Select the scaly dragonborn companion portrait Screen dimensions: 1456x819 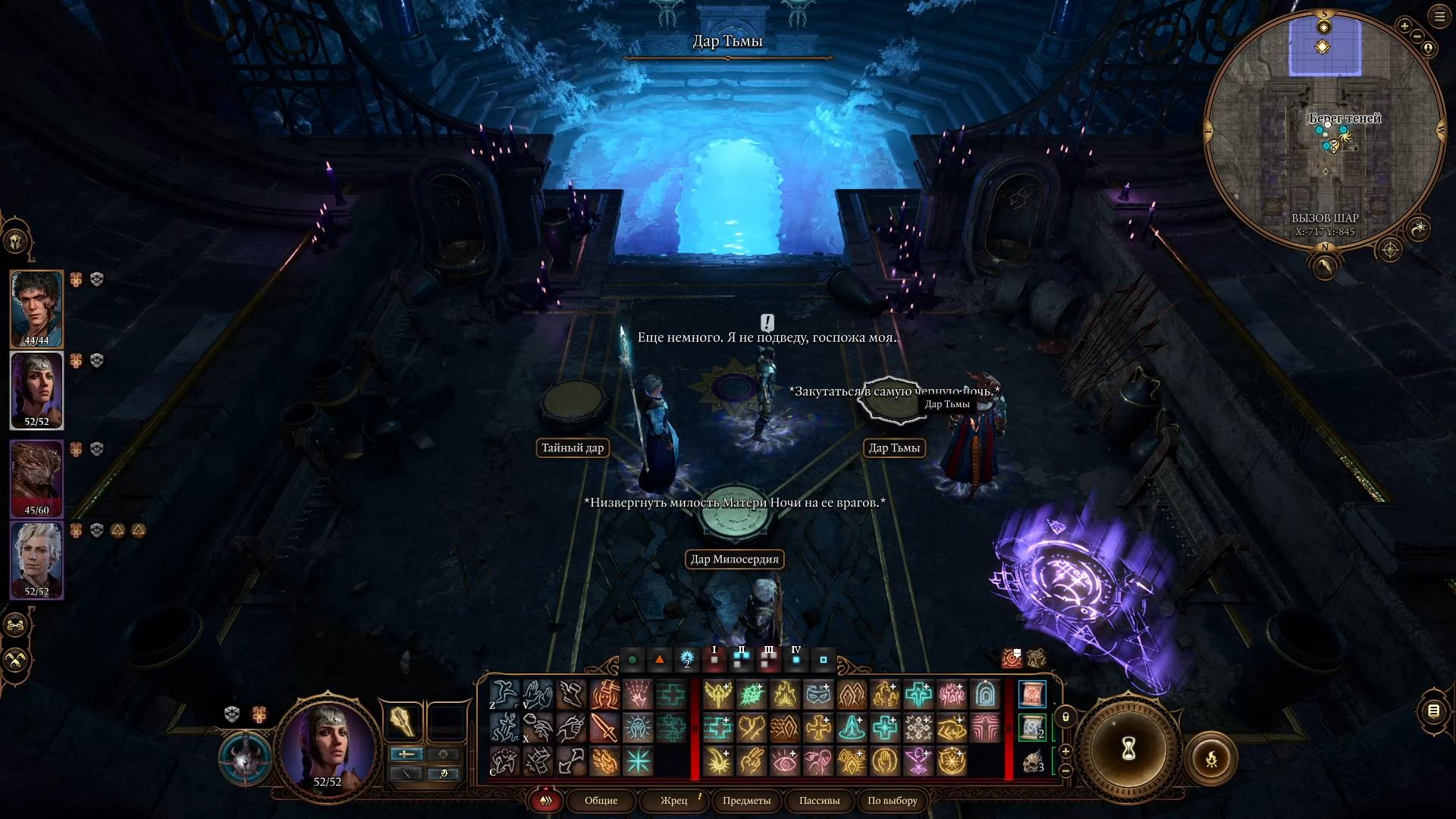36,478
